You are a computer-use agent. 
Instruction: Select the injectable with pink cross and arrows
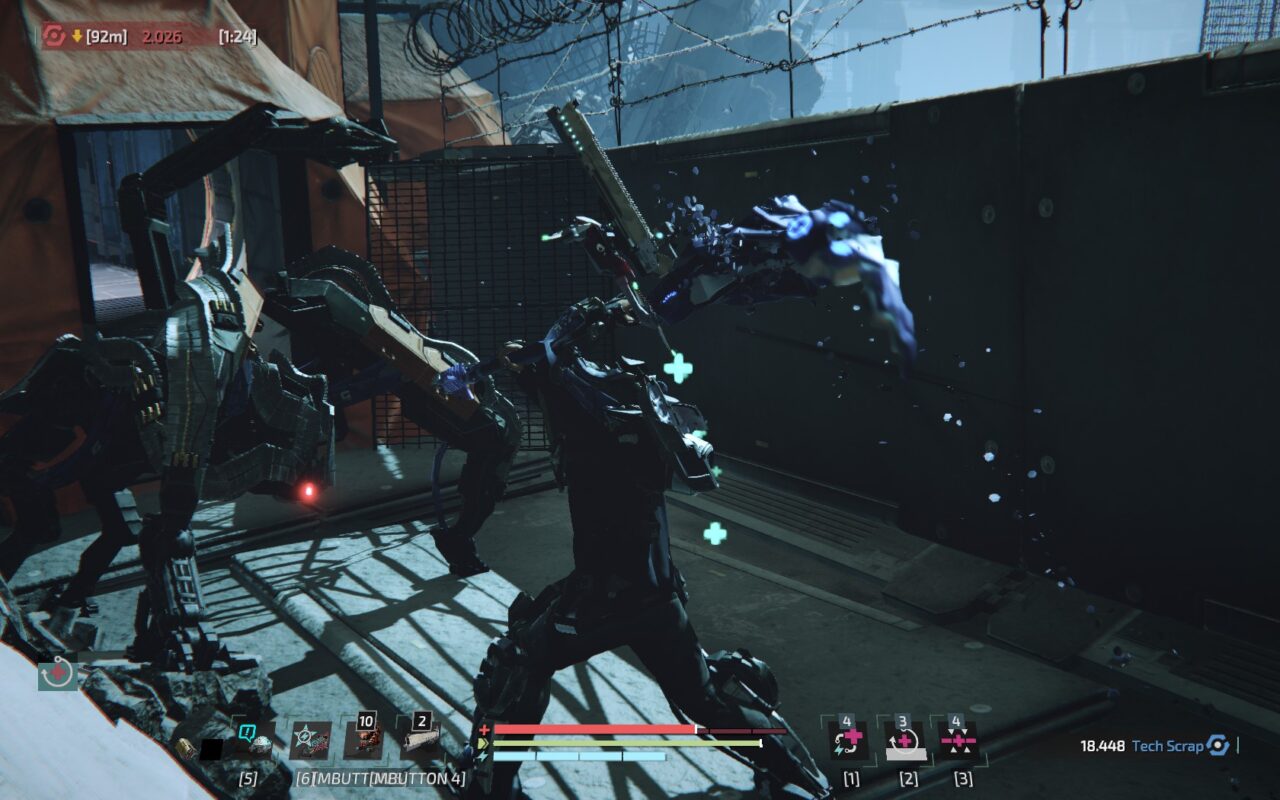coord(957,741)
